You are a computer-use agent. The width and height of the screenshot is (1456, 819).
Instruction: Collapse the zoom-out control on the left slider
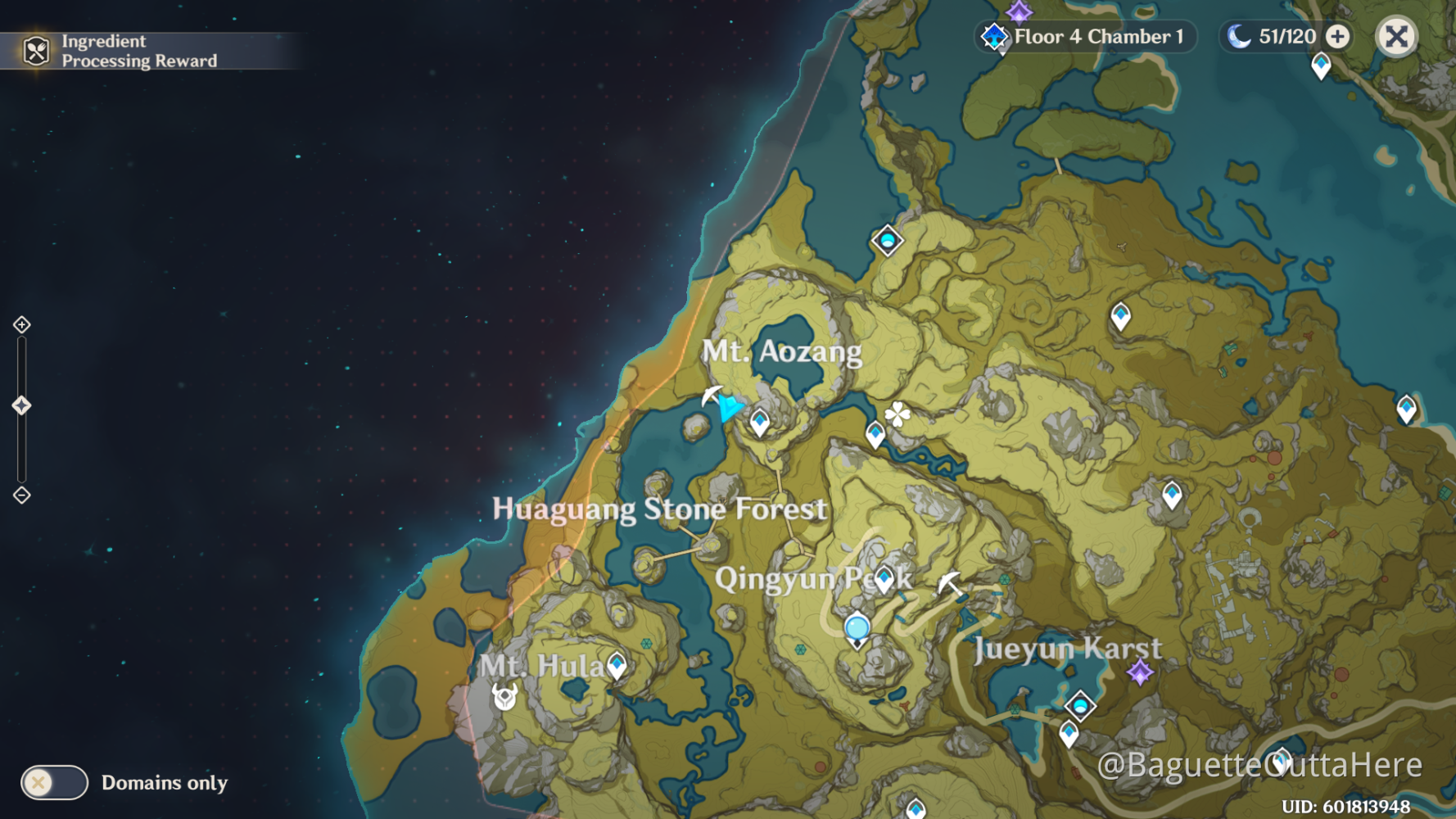point(20,494)
